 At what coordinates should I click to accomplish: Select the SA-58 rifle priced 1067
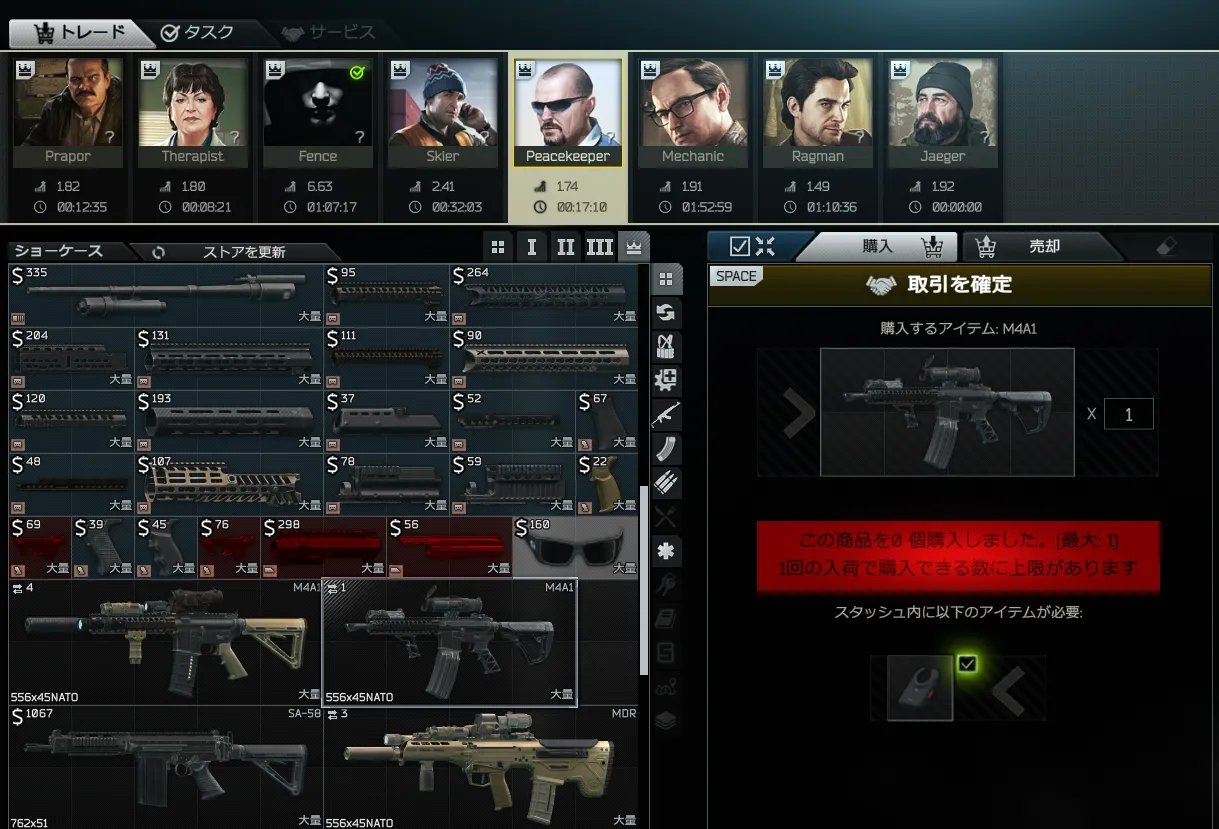[165, 767]
